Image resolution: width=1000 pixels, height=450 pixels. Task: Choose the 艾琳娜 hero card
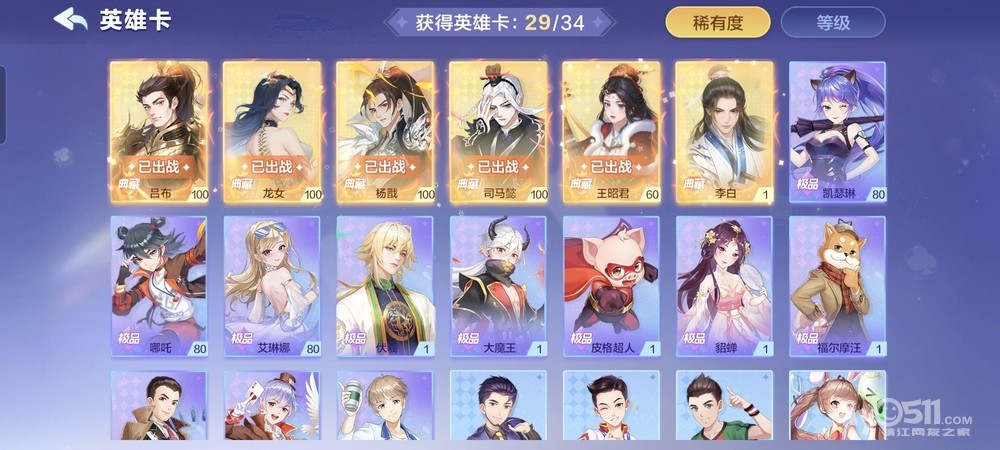272,285
